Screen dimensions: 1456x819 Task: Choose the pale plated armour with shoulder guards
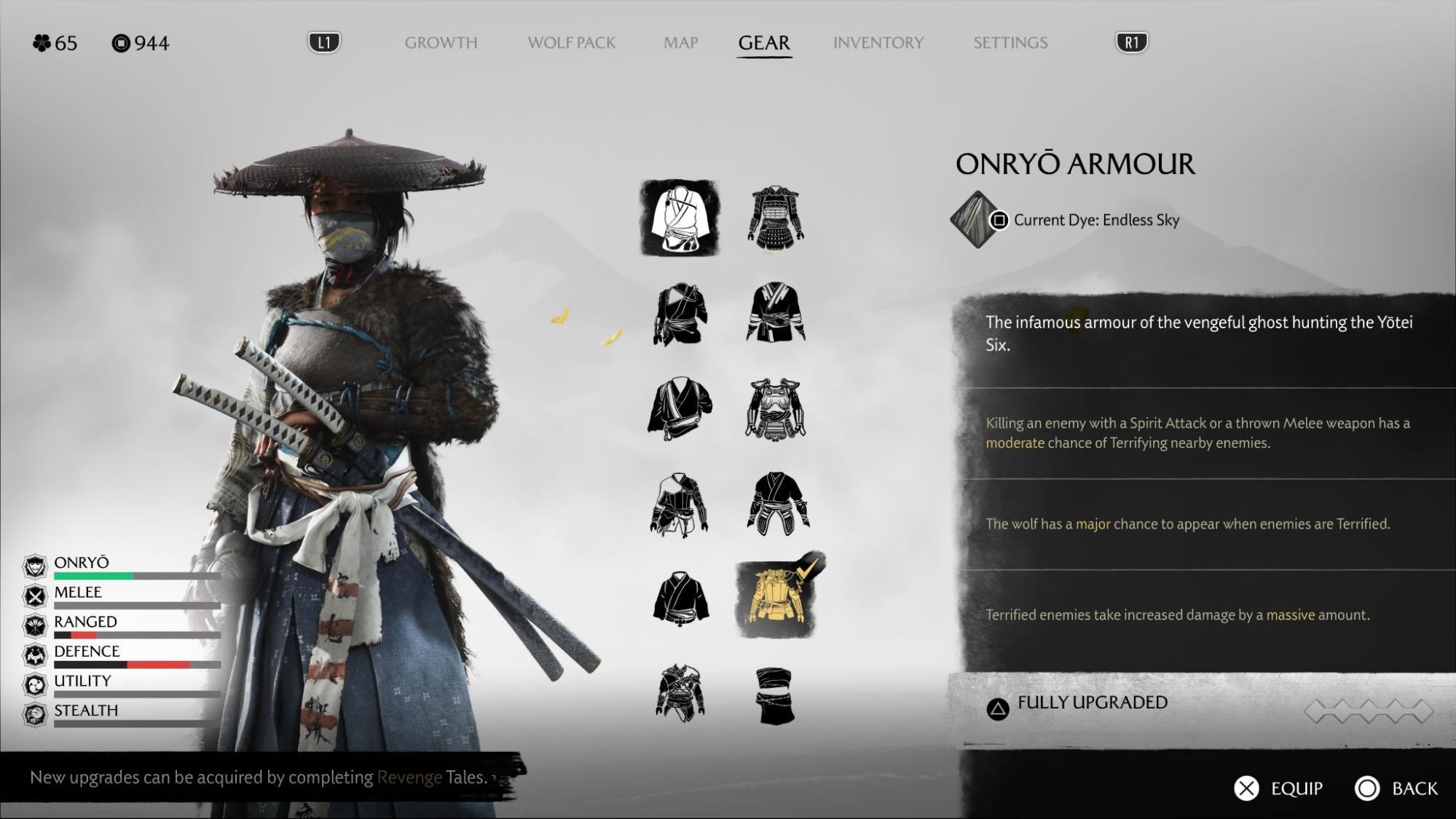(776, 409)
